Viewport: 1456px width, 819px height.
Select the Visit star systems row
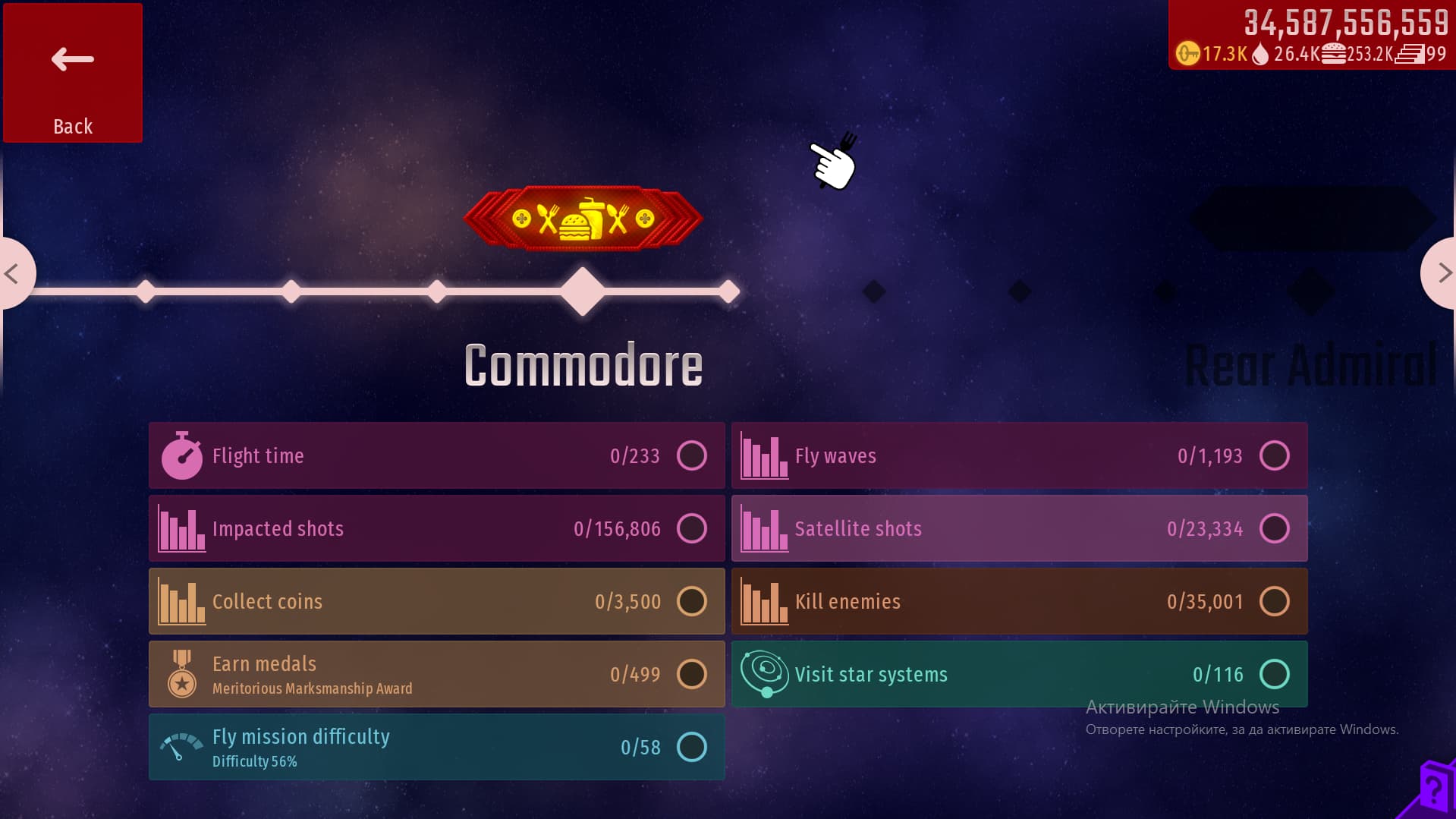[1019, 674]
